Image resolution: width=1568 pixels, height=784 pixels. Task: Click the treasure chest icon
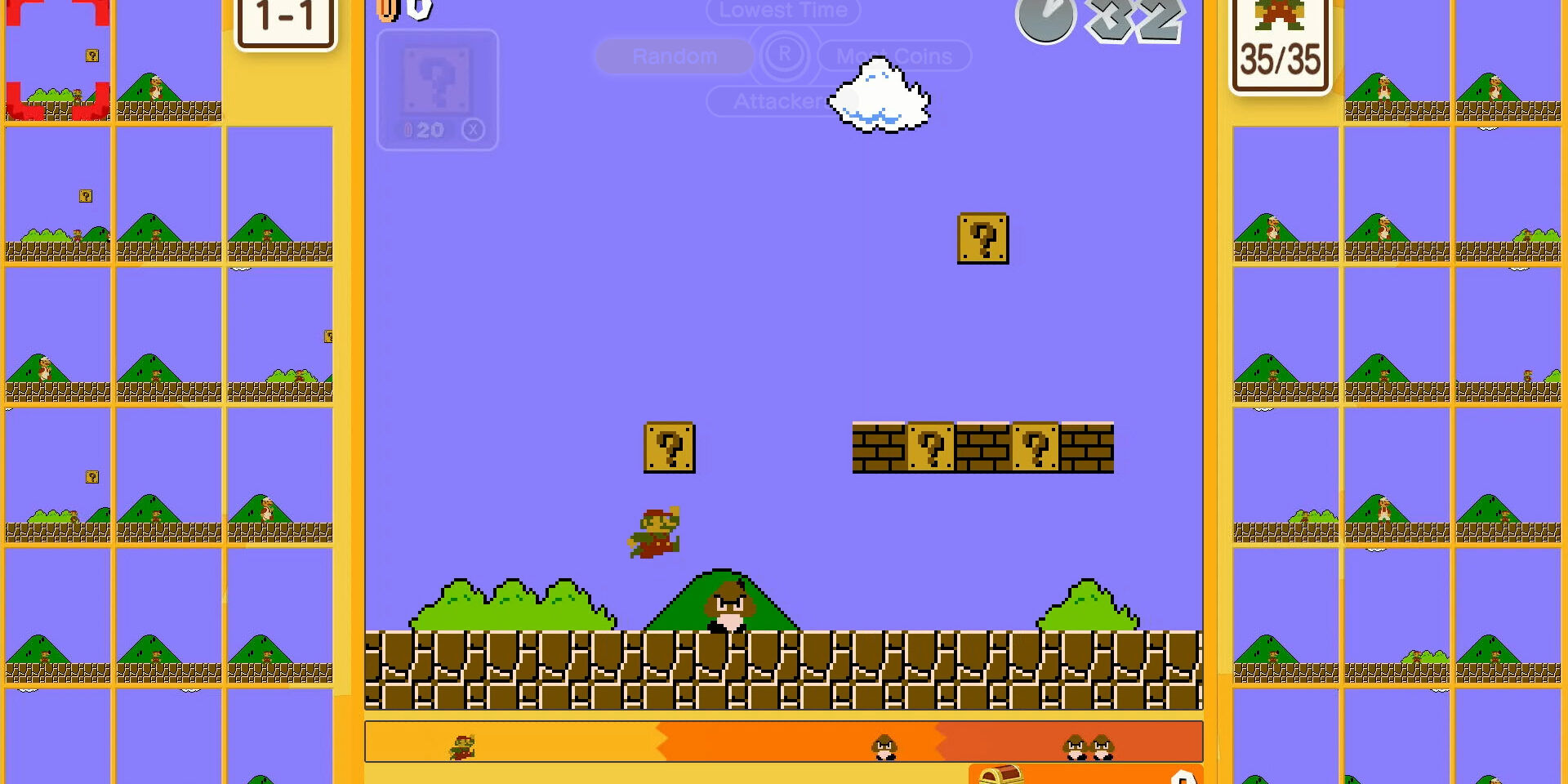(1001, 774)
